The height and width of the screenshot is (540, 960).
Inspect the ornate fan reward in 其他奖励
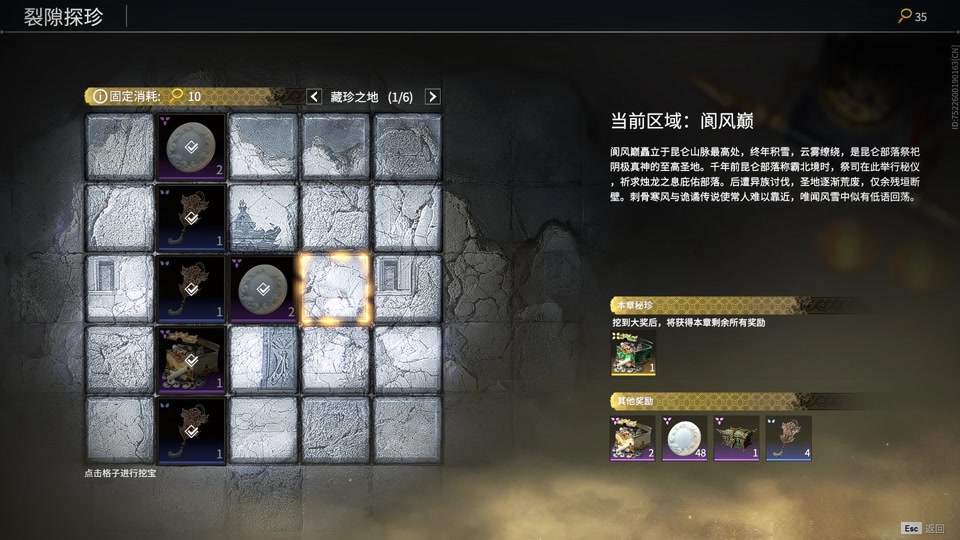[x=789, y=438]
